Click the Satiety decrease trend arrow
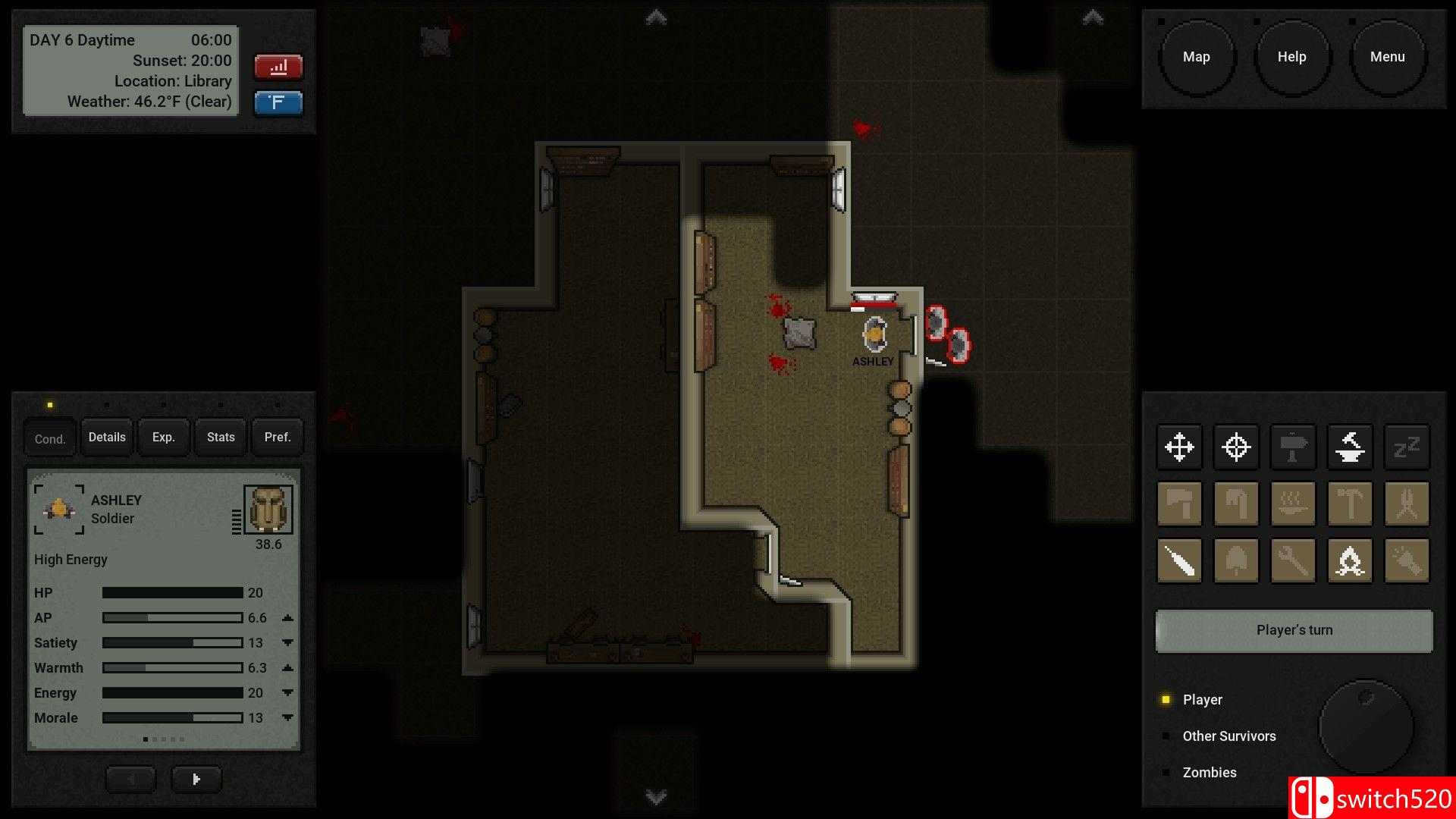Image resolution: width=1456 pixels, height=819 pixels. pyautogui.click(x=287, y=642)
